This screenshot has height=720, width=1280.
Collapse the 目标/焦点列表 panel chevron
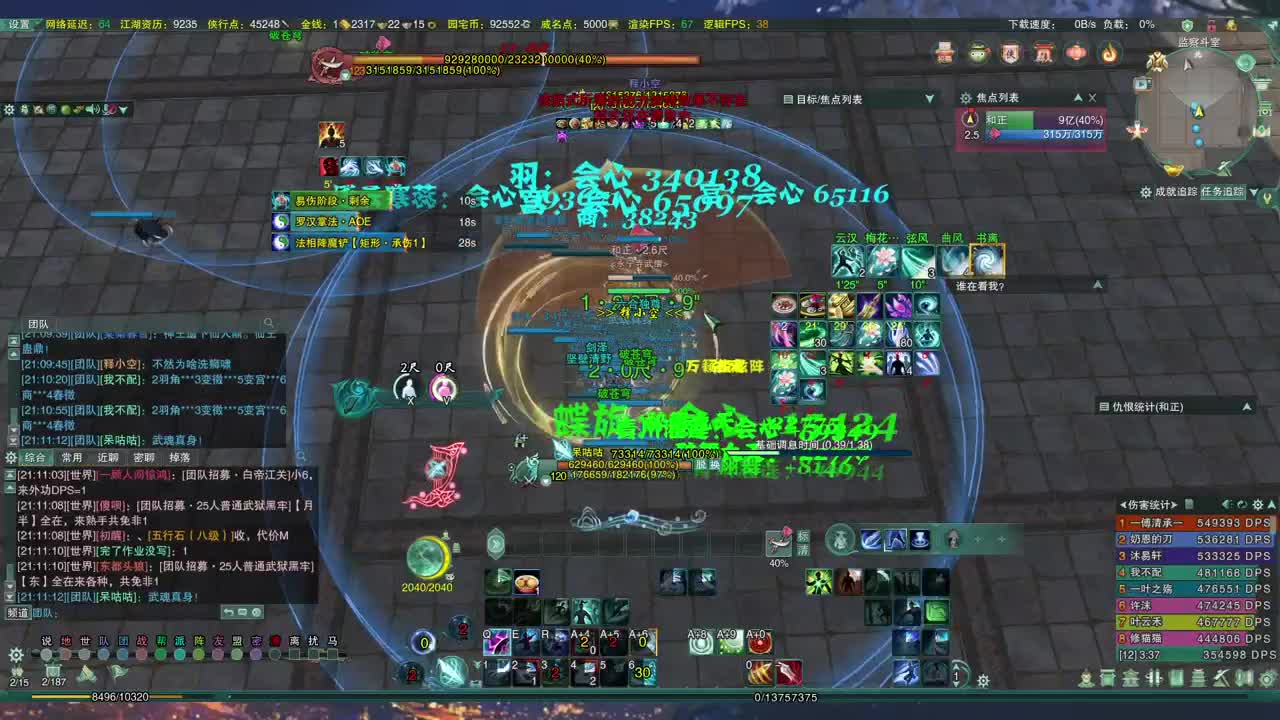tap(930, 98)
